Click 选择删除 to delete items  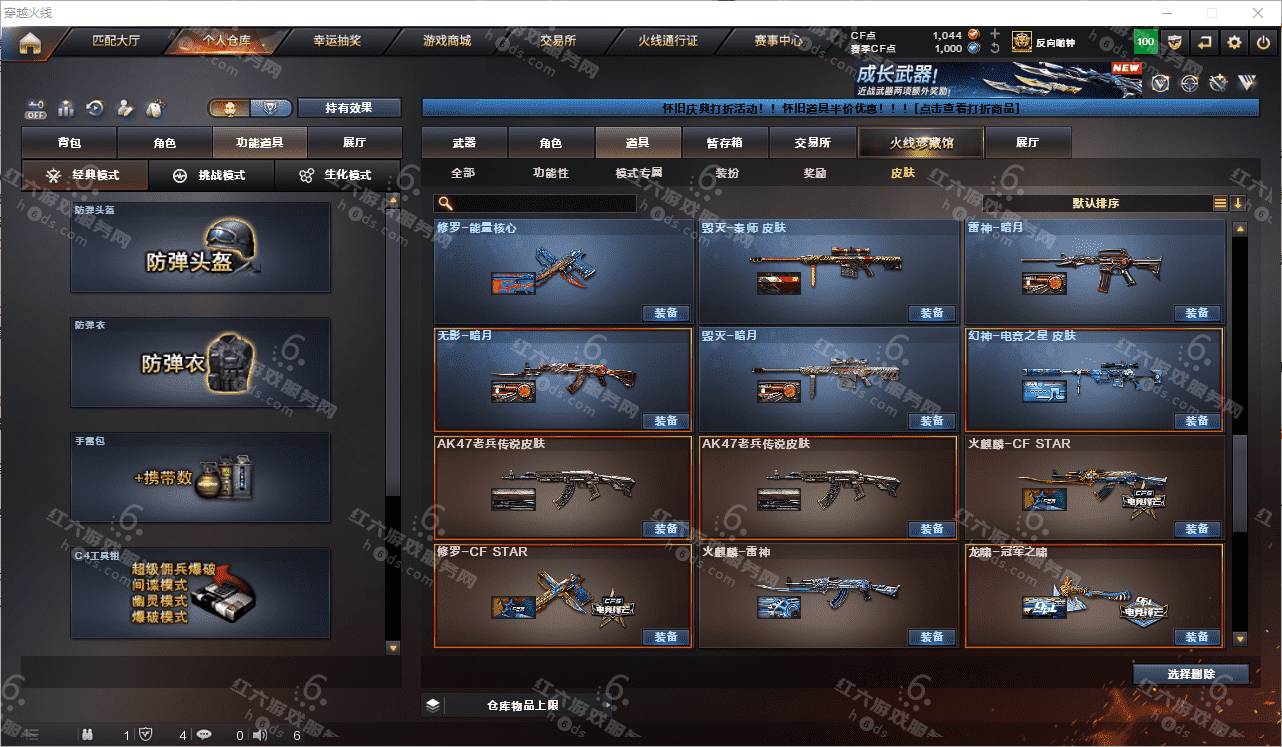click(1191, 674)
